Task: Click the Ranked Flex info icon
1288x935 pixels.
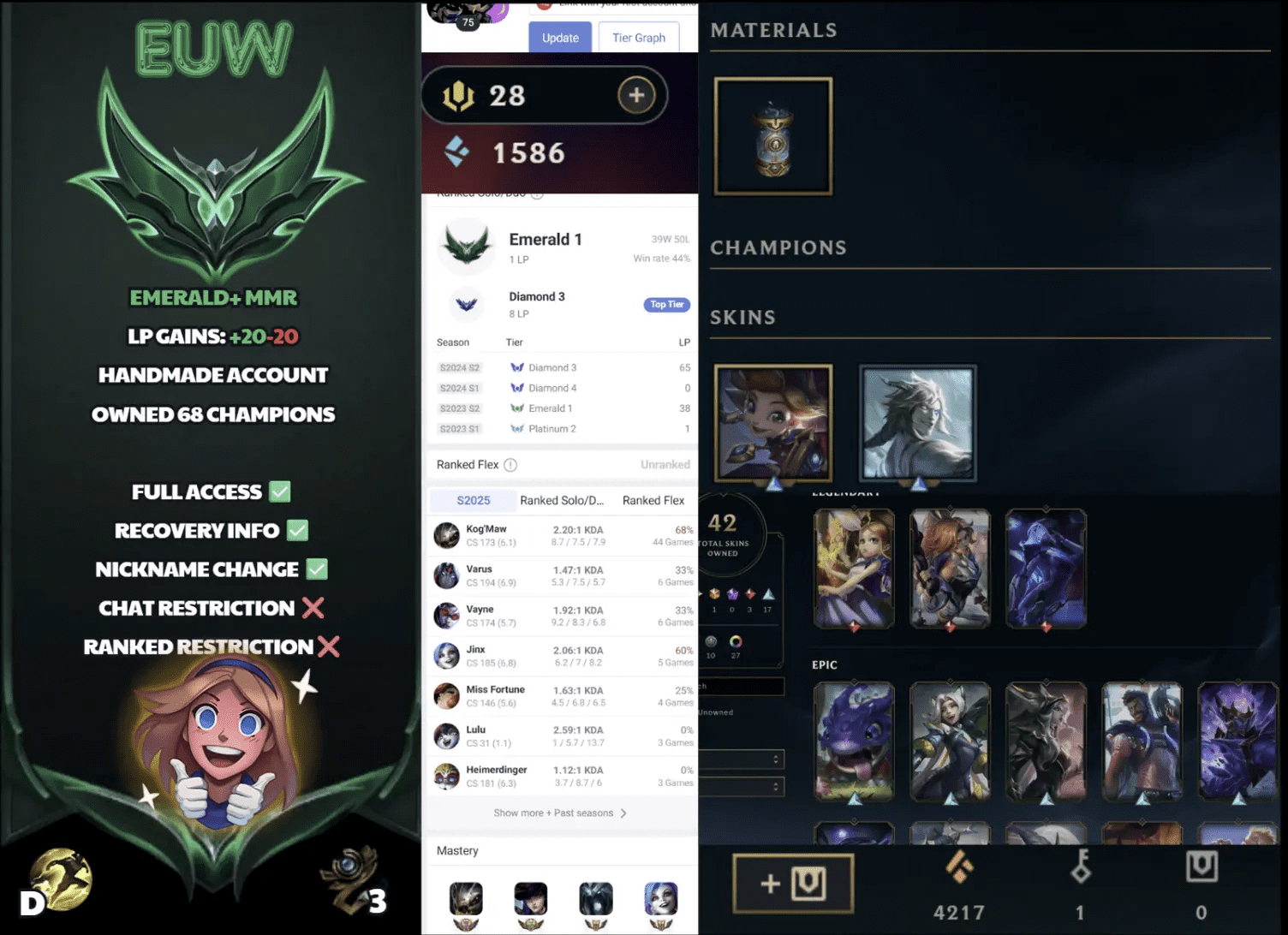Action: pos(511,465)
